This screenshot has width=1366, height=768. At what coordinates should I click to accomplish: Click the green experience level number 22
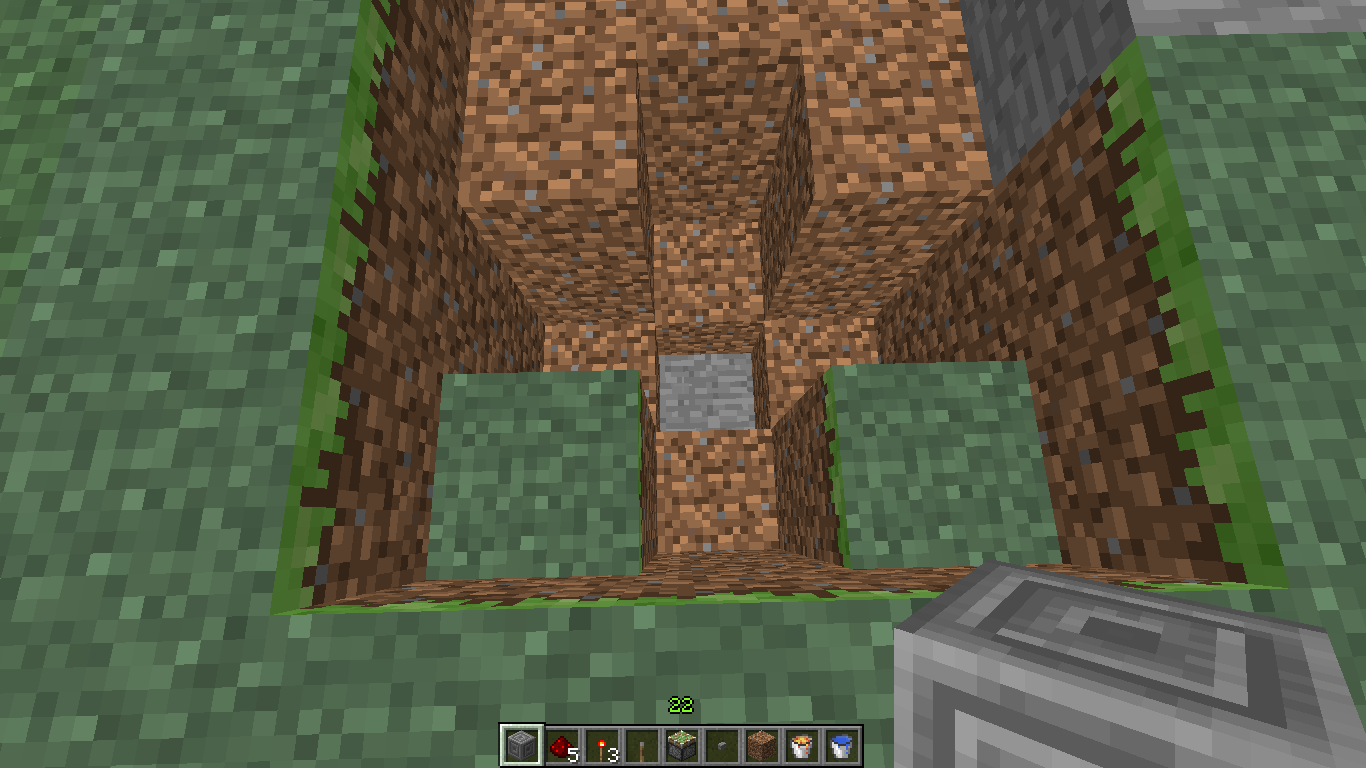coord(679,706)
